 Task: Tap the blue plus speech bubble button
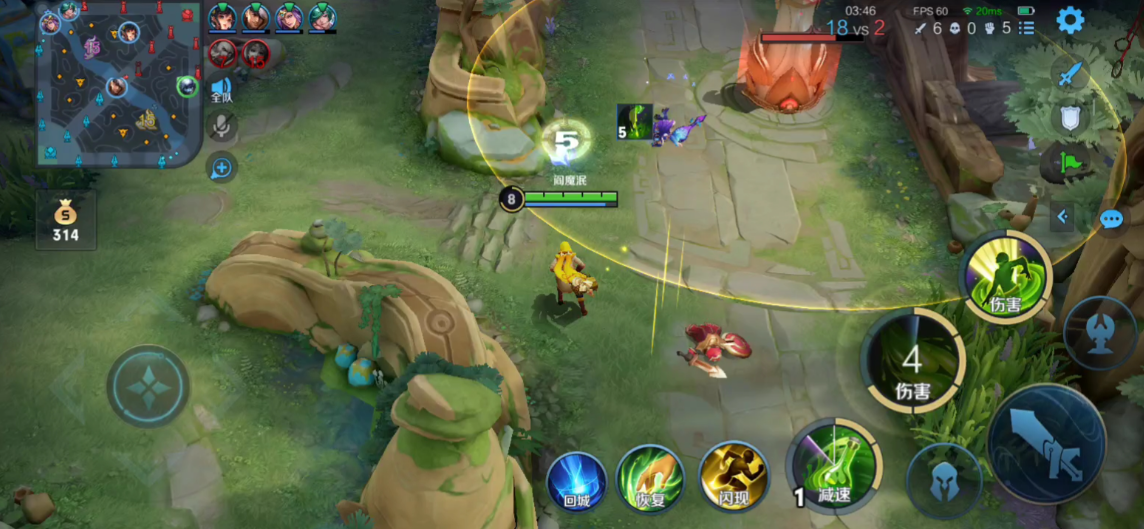[221, 167]
